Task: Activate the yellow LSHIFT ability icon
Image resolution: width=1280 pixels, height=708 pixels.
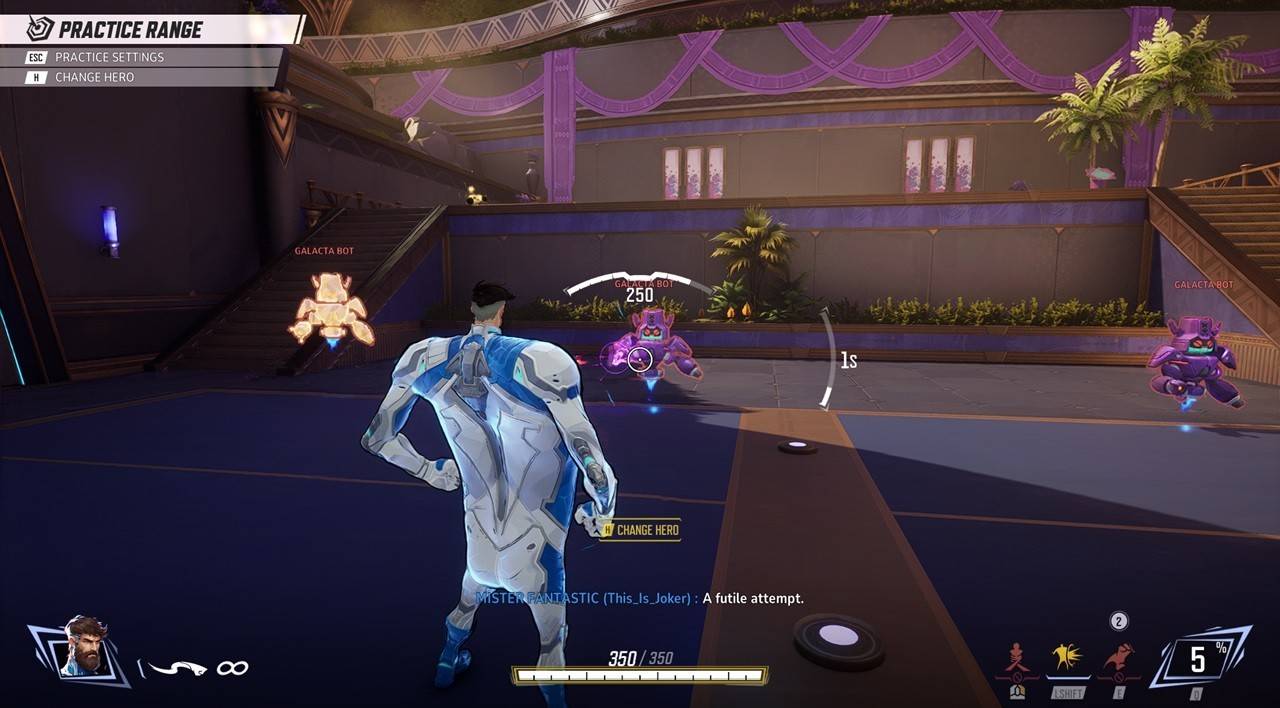Action: [1069, 660]
